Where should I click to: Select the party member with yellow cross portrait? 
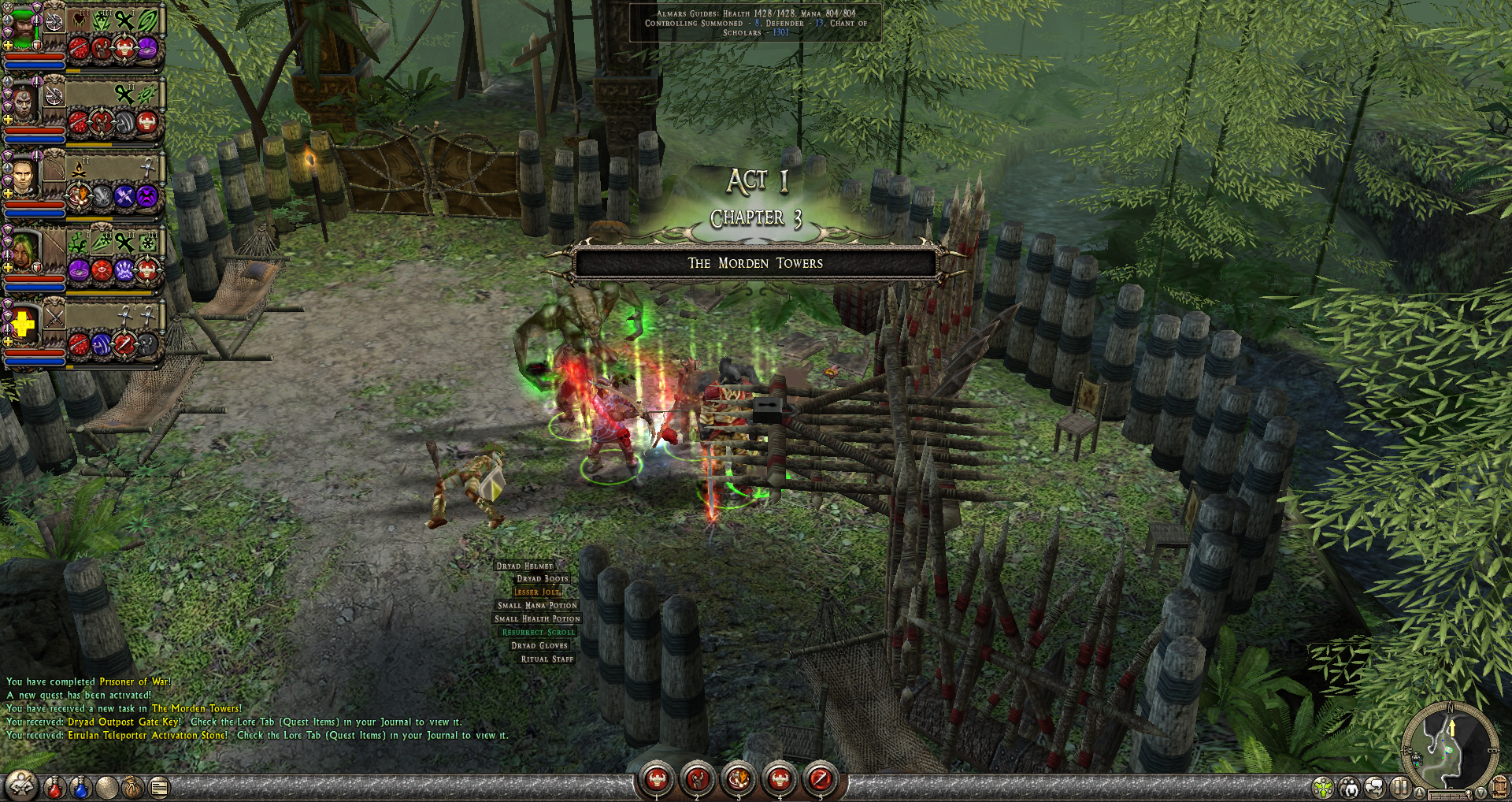point(24,325)
